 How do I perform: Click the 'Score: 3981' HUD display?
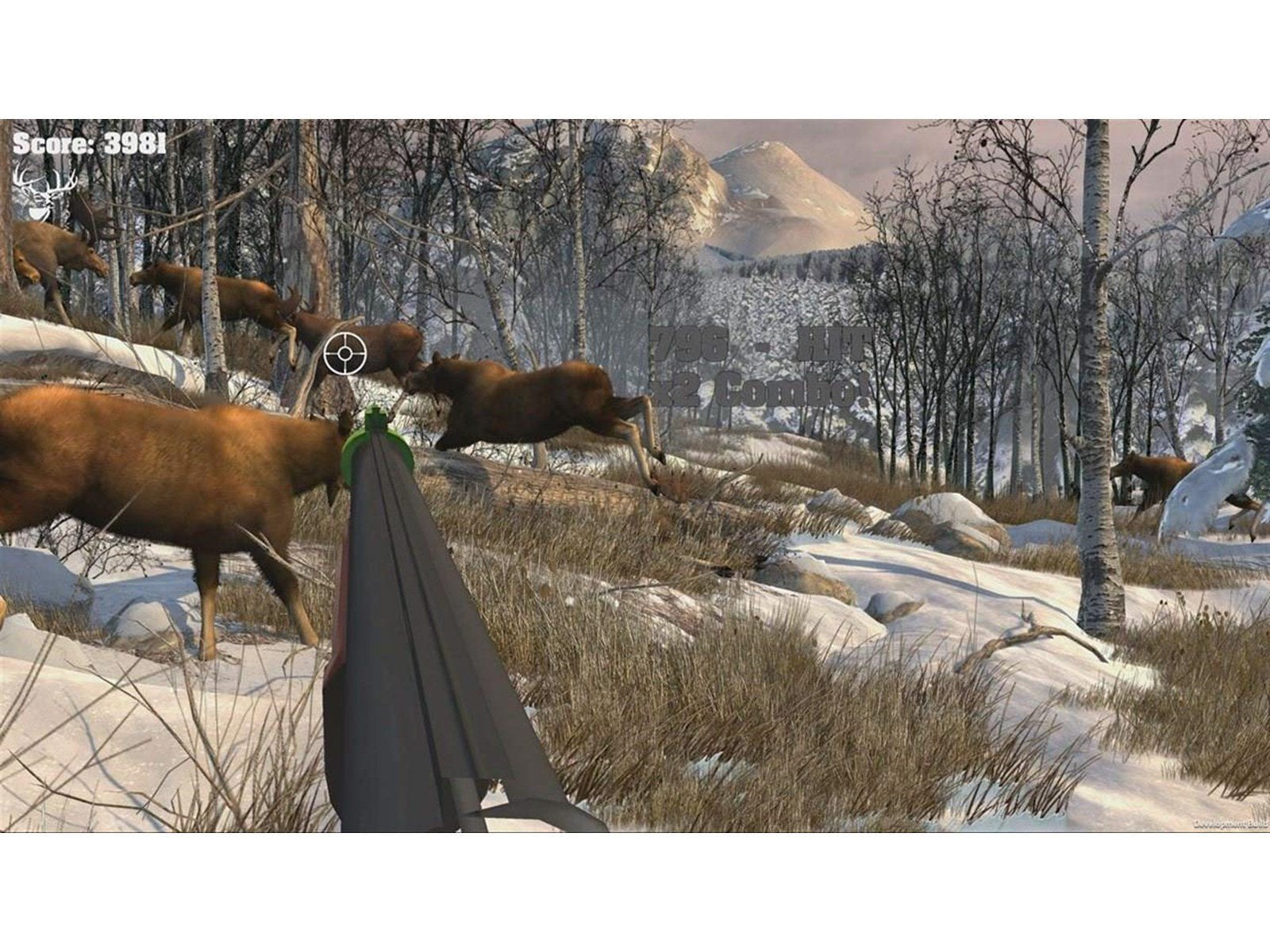(87, 143)
